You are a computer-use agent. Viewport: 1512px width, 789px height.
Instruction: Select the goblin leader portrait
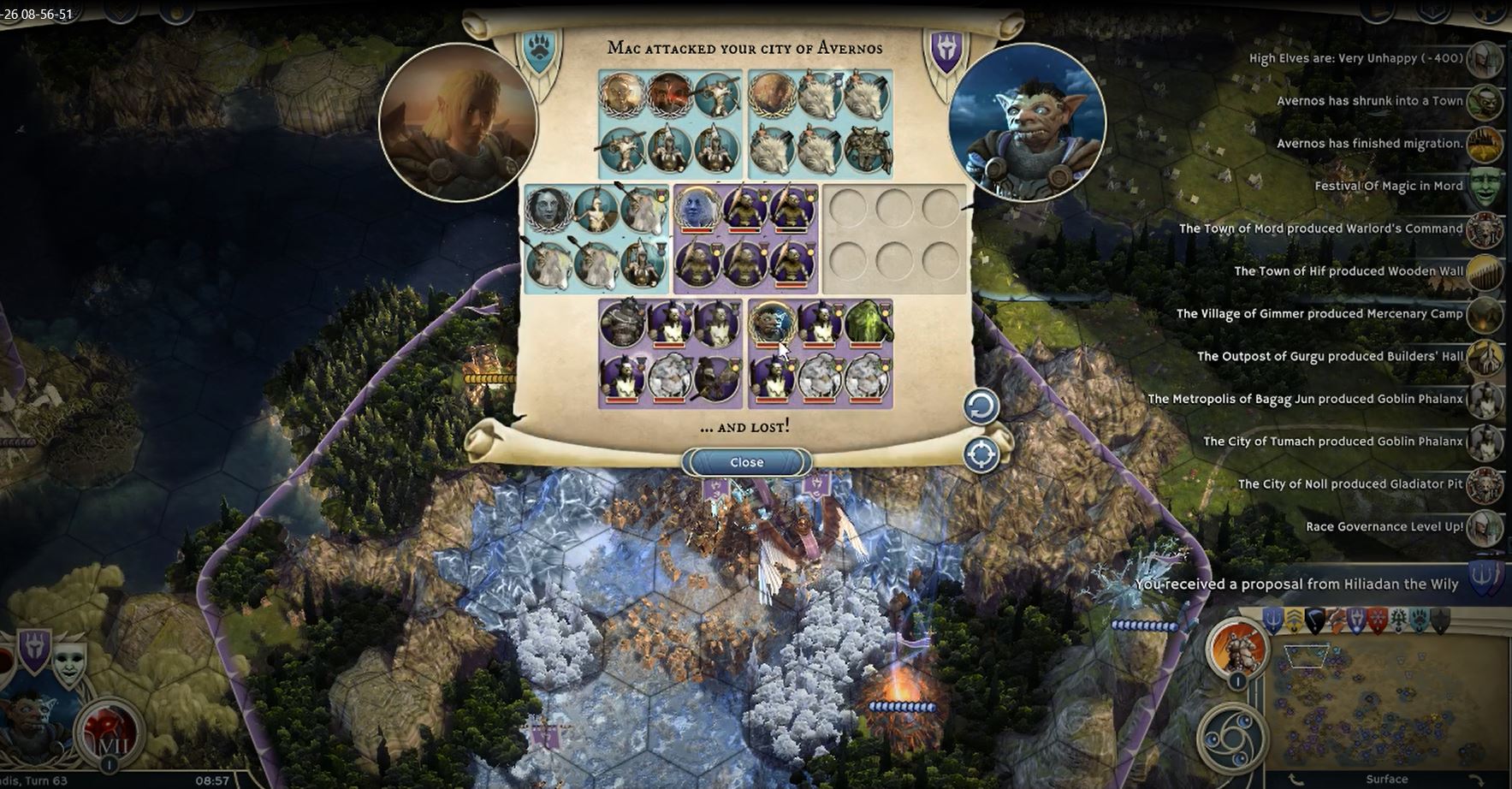tap(1027, 122)
